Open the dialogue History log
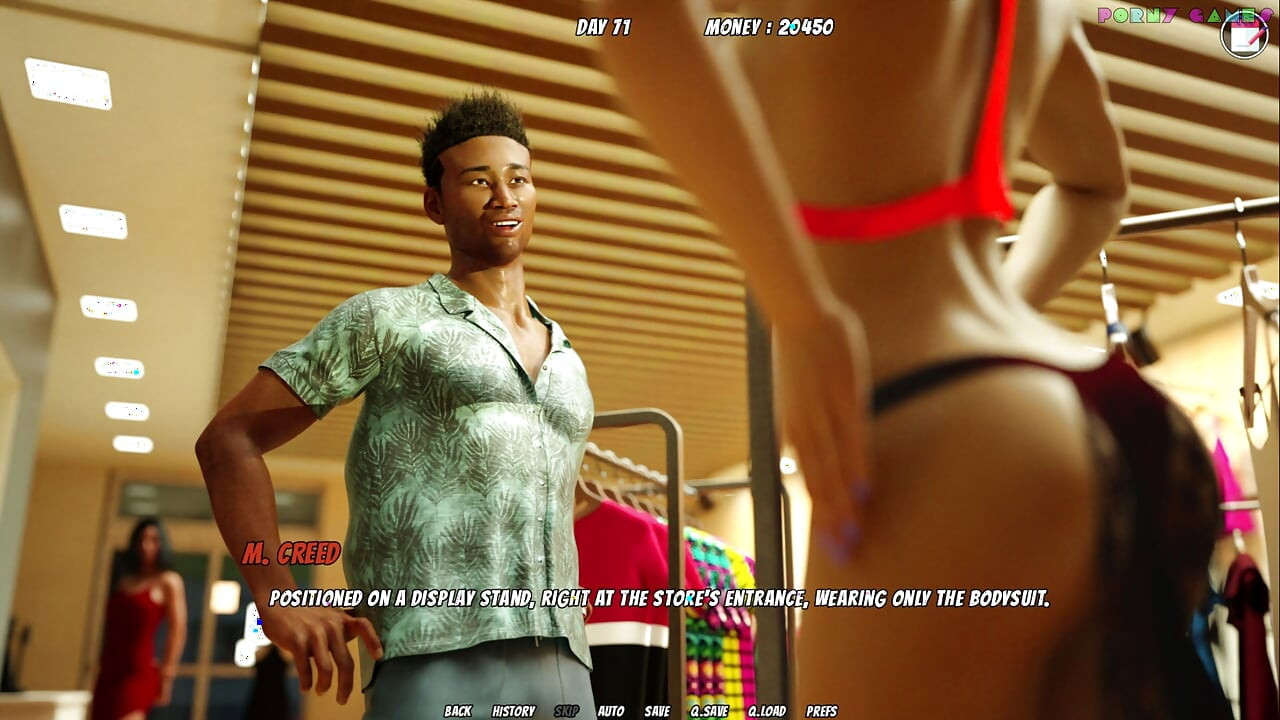1280x720 pixels. point(513,711)
